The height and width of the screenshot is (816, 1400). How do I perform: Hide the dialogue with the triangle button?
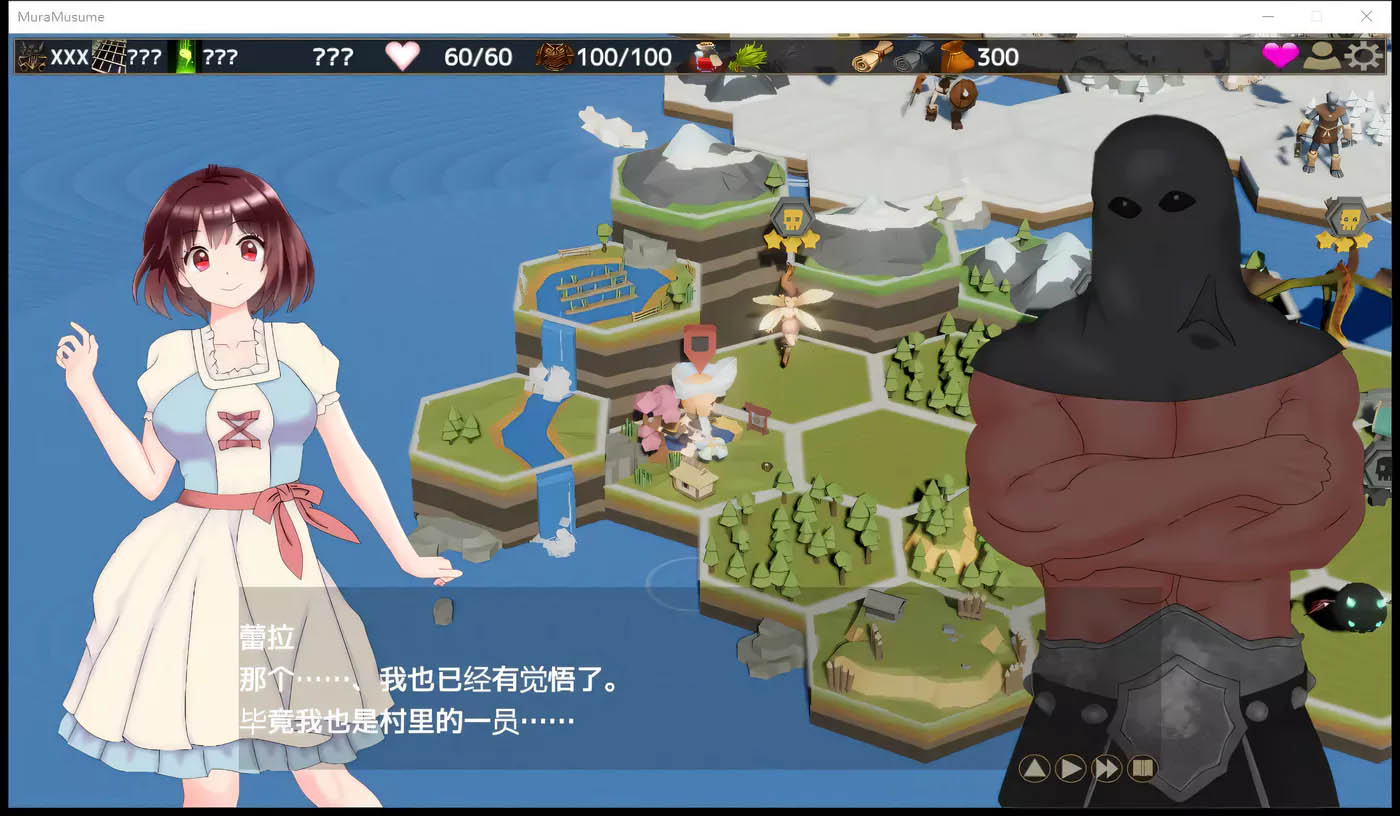[1034, 768]
